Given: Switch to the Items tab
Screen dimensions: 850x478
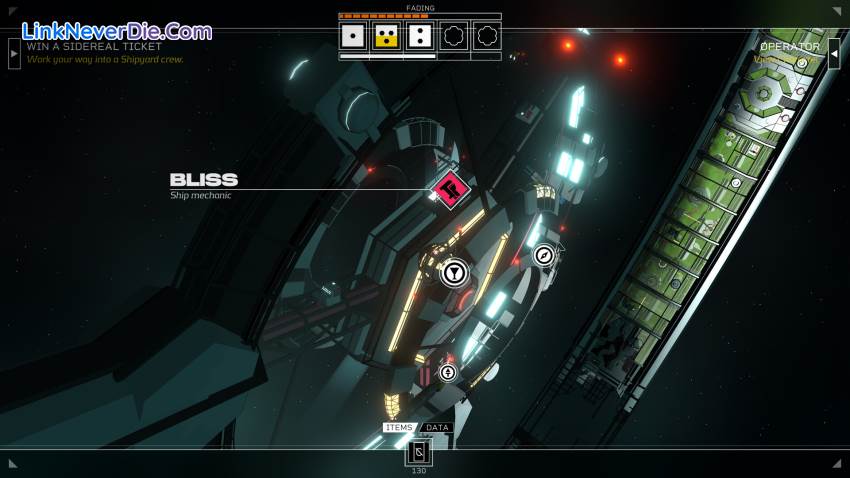Looking at the screenshot, I should point(399,428).
